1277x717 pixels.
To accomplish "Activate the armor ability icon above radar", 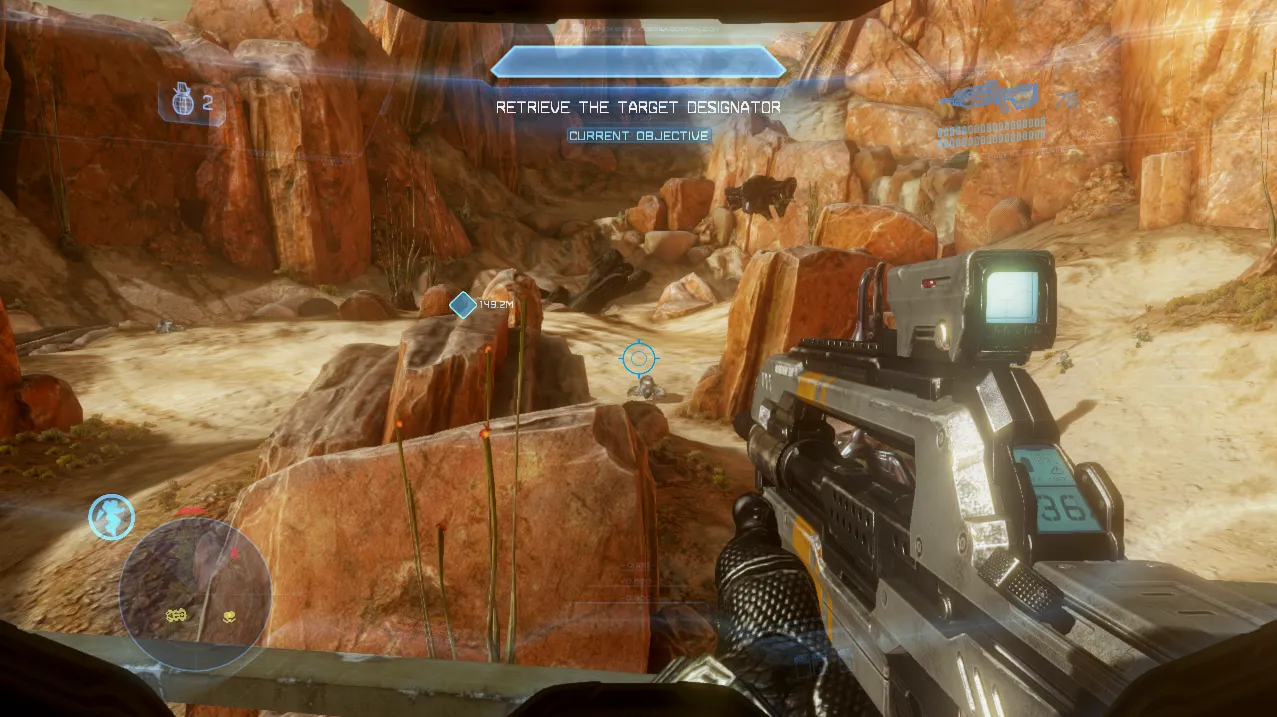I will coord(111,516).
